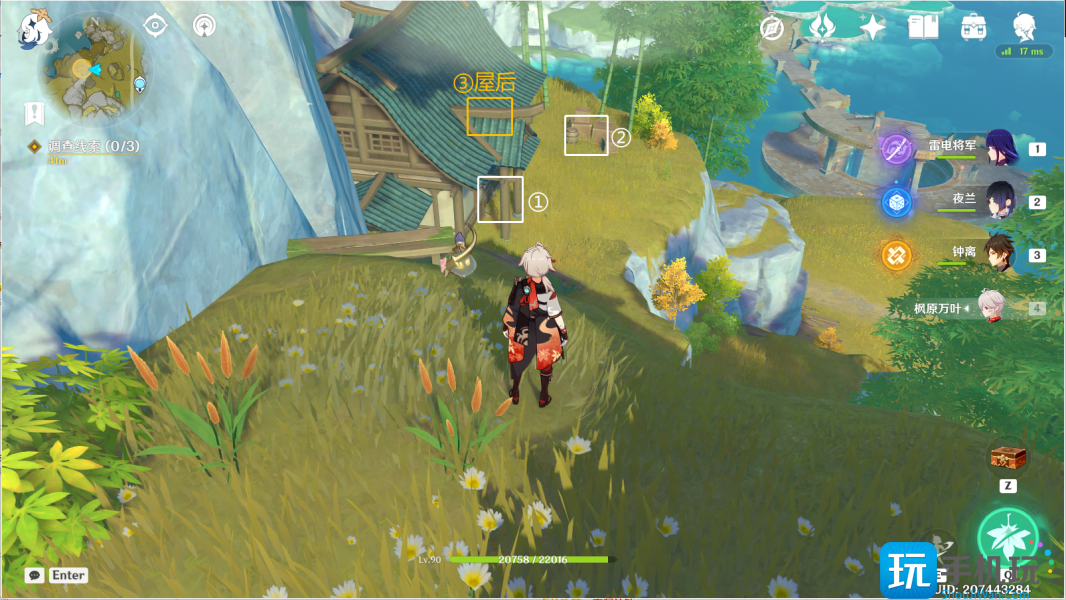The height and width of the screenshot is (600, 1066).
Task: Click the 玩 watermark logo
Action: click(908, 570)
